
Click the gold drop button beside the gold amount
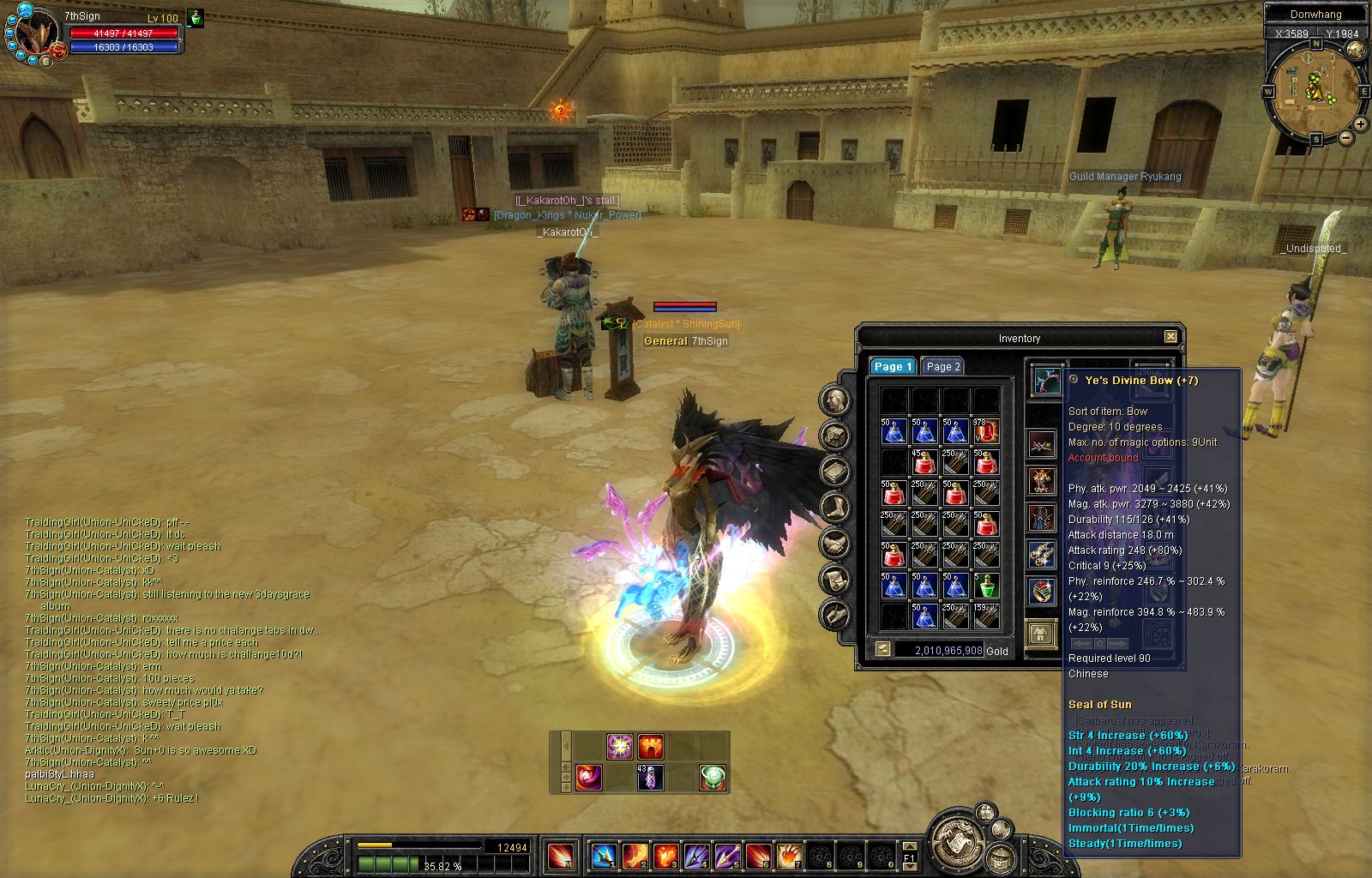point(882,650)
